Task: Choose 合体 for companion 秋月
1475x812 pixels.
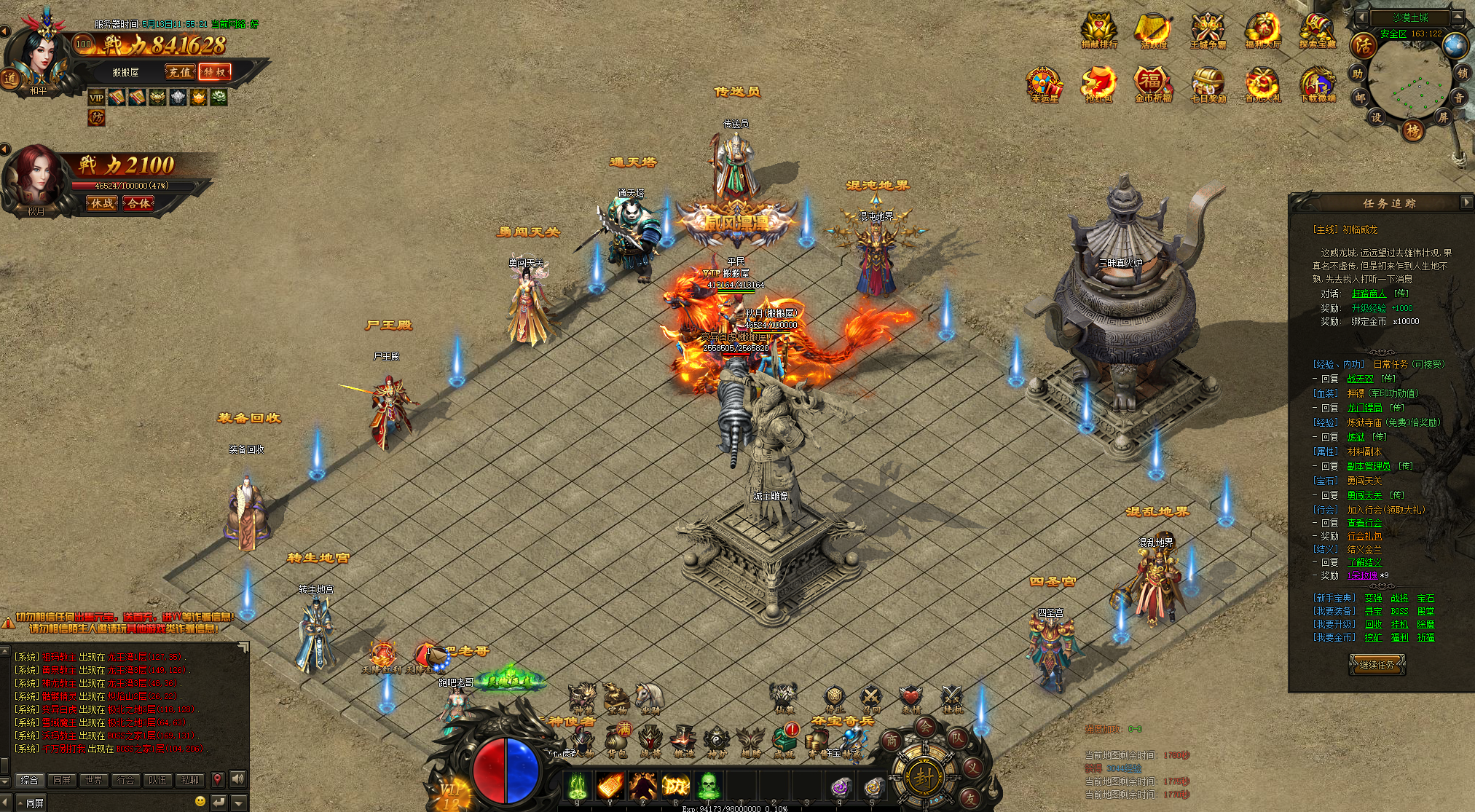Action: tap(138, 203)
